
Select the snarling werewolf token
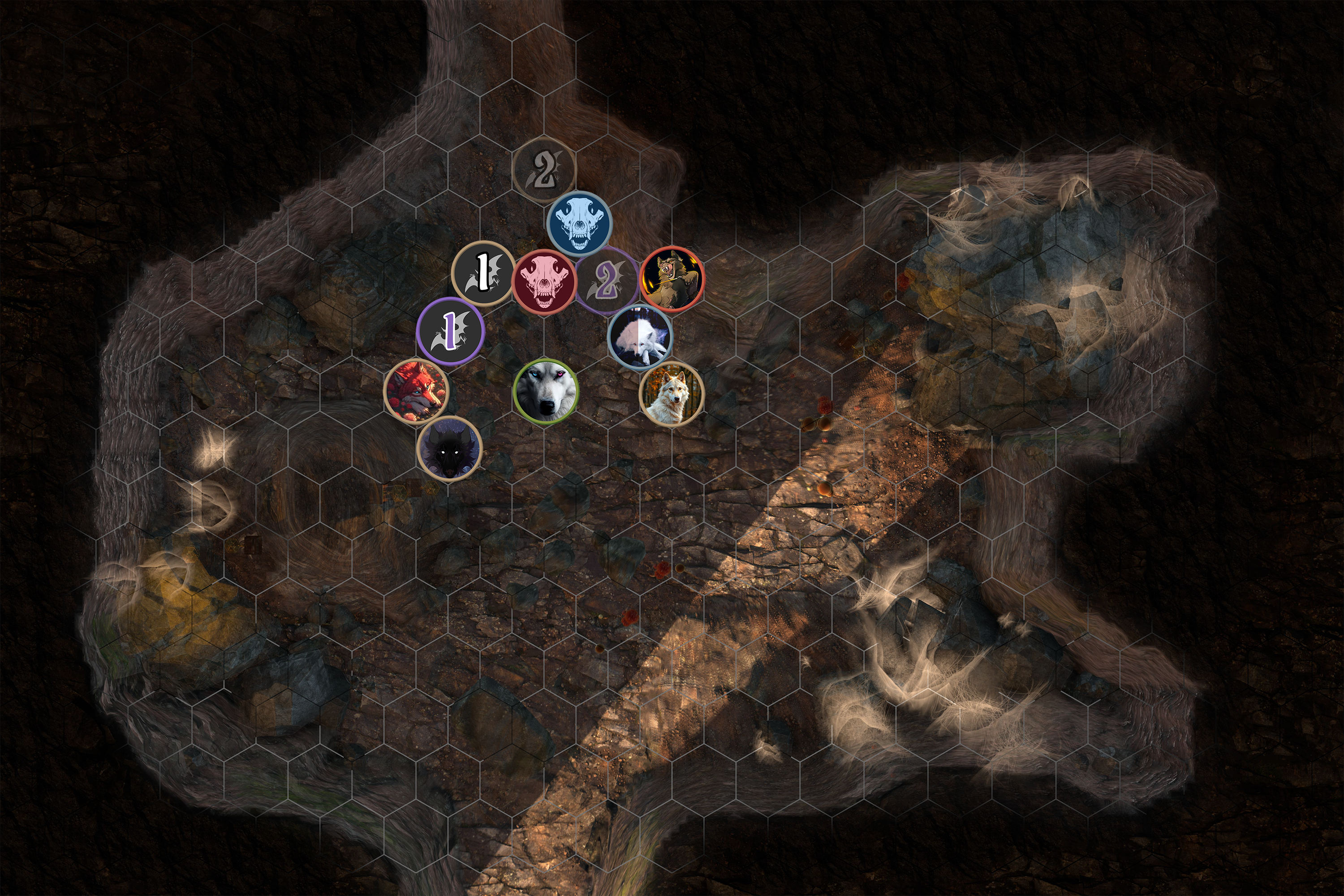coord(672,279)
